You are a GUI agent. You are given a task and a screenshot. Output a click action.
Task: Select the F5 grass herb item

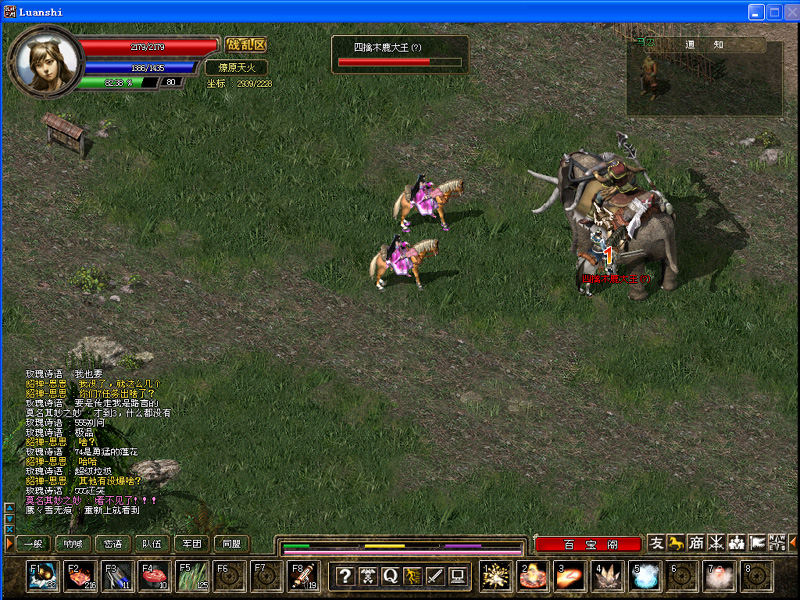(192, 576)
